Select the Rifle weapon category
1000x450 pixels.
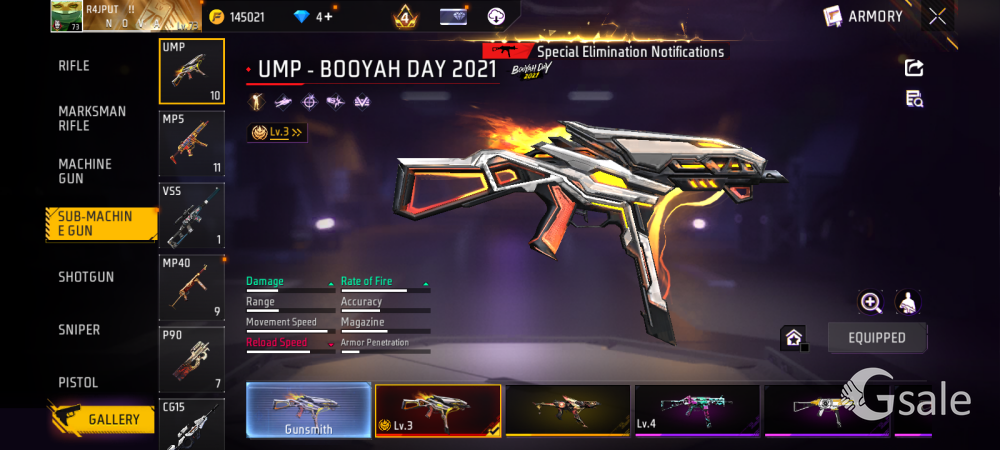(x=74, y=66)
